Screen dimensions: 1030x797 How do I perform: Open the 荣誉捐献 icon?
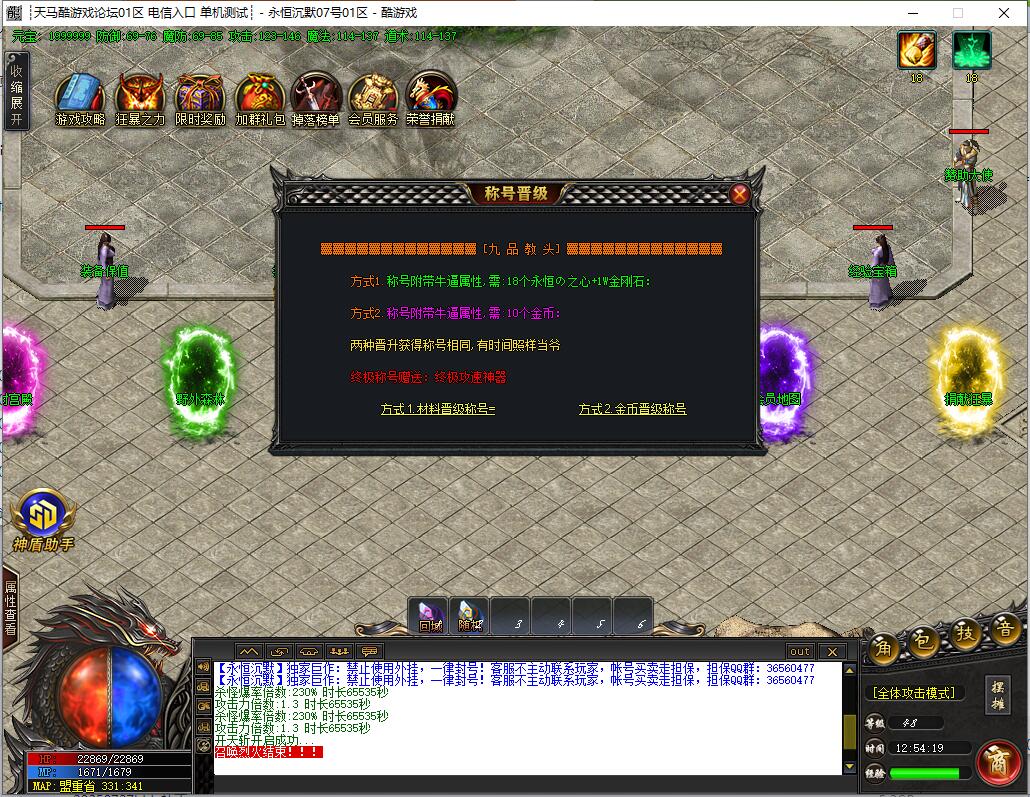tap(431, 98)
